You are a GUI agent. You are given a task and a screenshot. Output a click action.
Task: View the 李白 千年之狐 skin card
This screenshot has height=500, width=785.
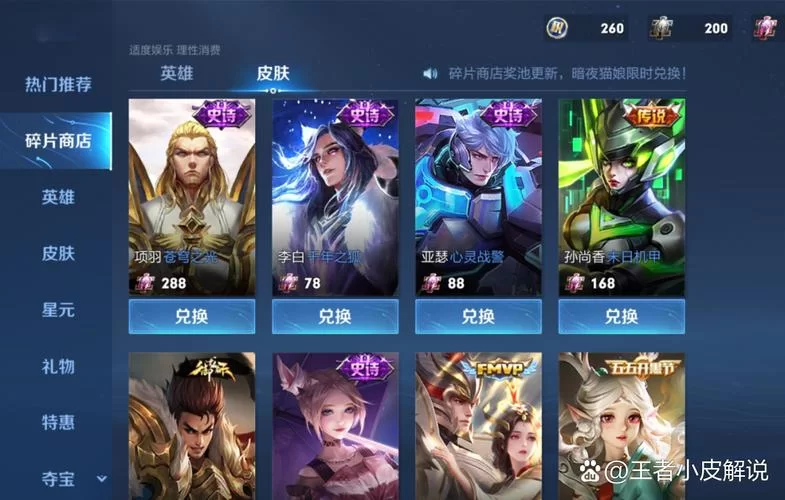335,195
